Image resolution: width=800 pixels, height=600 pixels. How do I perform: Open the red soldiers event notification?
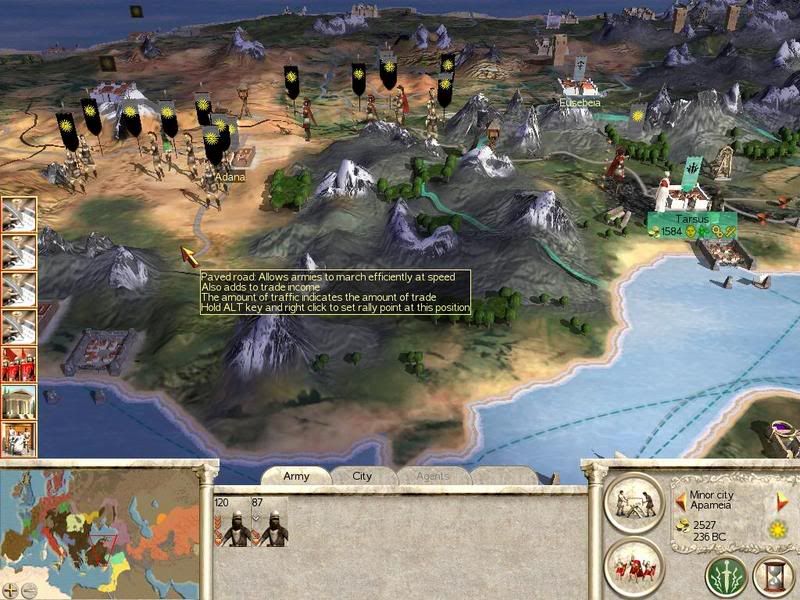click(x=19, y=364)
